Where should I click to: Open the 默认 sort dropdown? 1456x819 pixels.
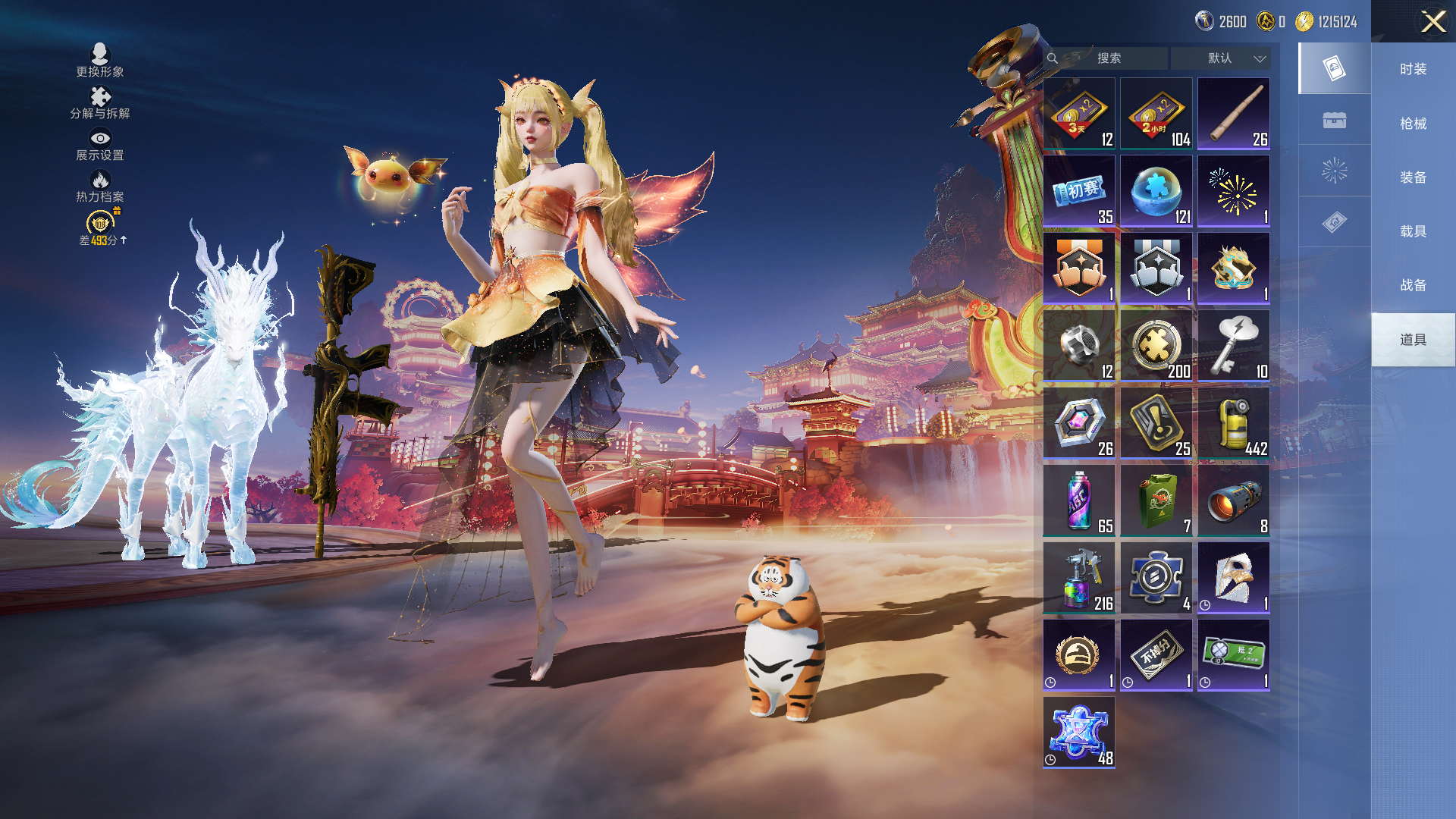1220,58
